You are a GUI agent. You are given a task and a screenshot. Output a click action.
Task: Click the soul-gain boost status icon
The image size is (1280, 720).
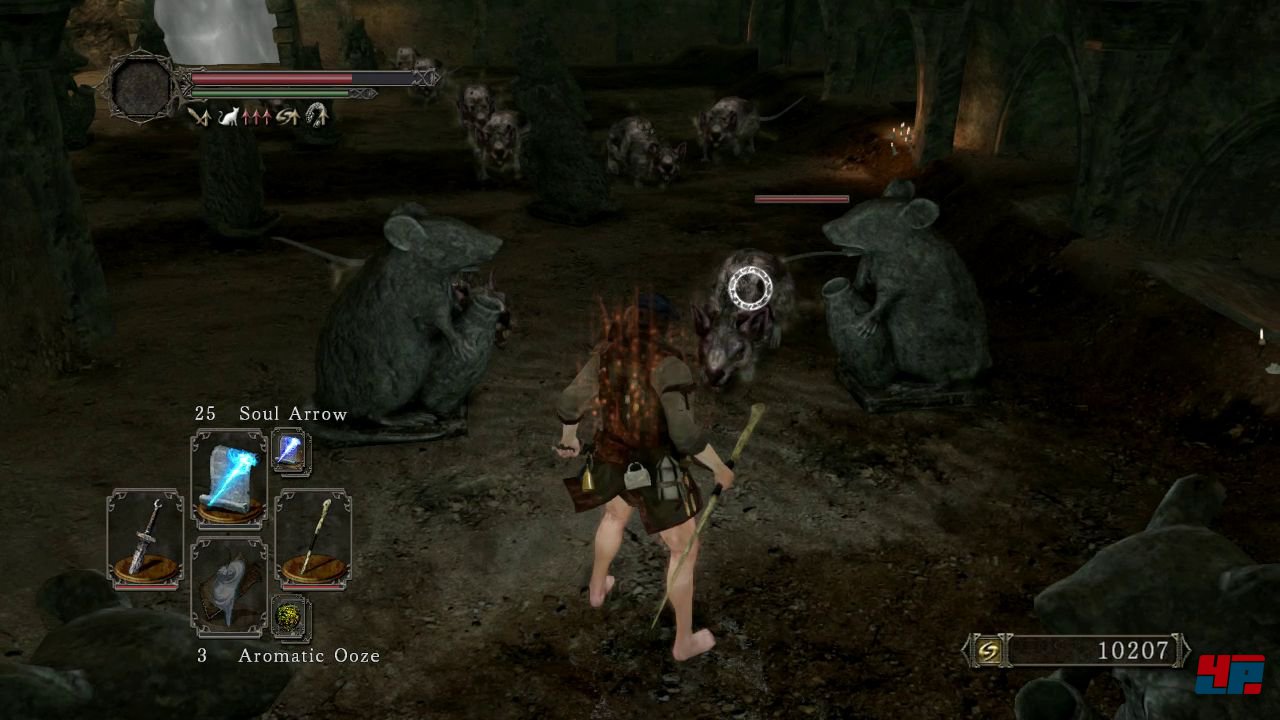click(x=288, y=116)
